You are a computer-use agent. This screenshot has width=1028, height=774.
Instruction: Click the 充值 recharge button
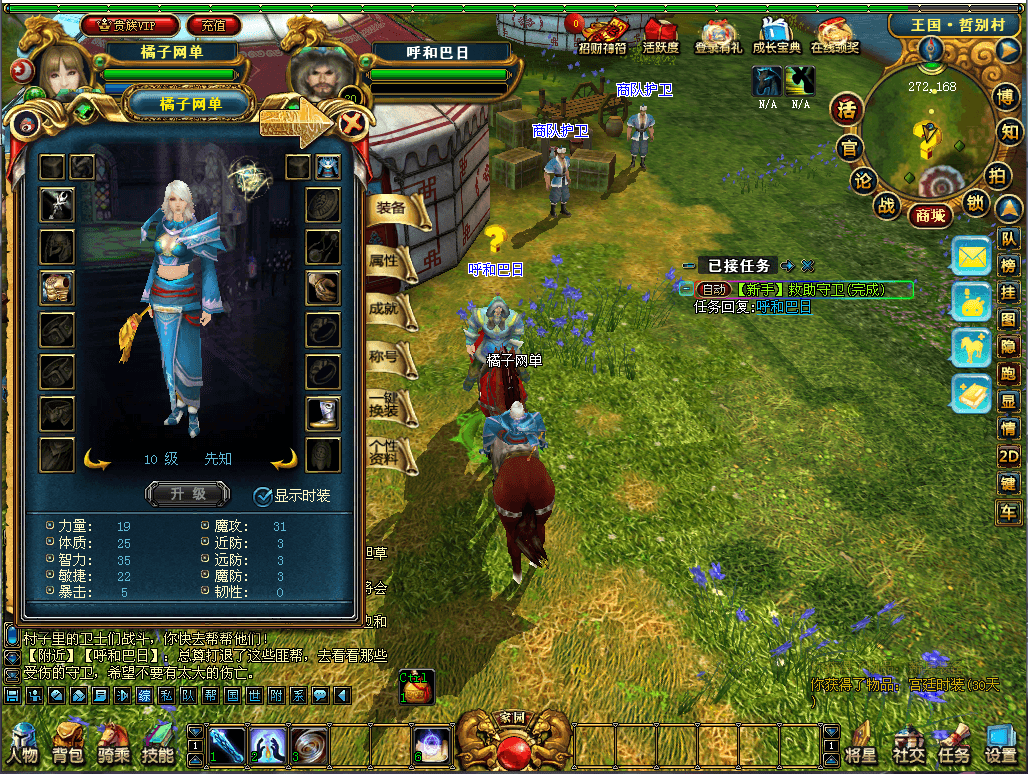coord(213,25)
